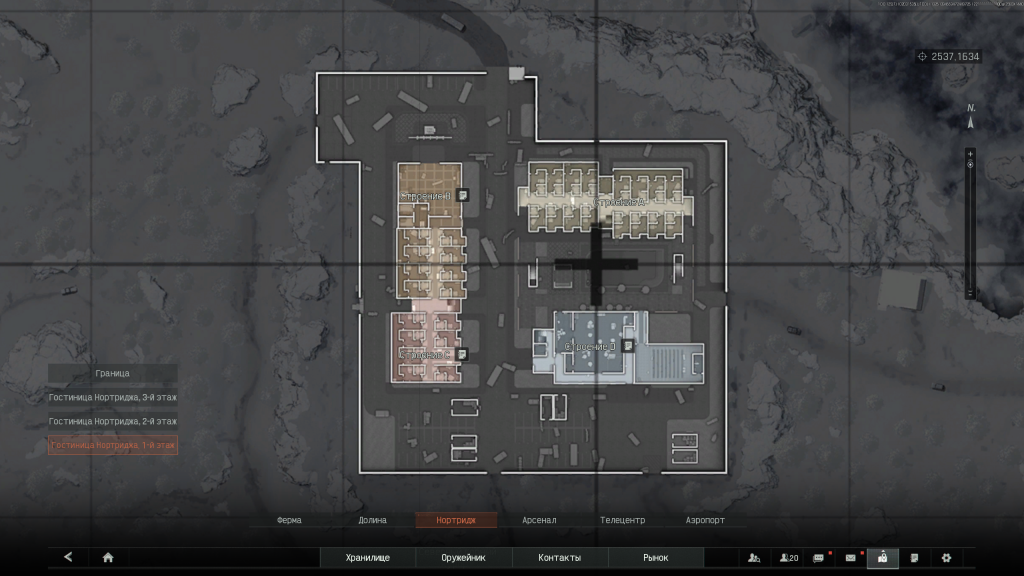Select Гостиница Нортриджа 3-й этаж floor
Screen dimensions: 1024x576
113,397
